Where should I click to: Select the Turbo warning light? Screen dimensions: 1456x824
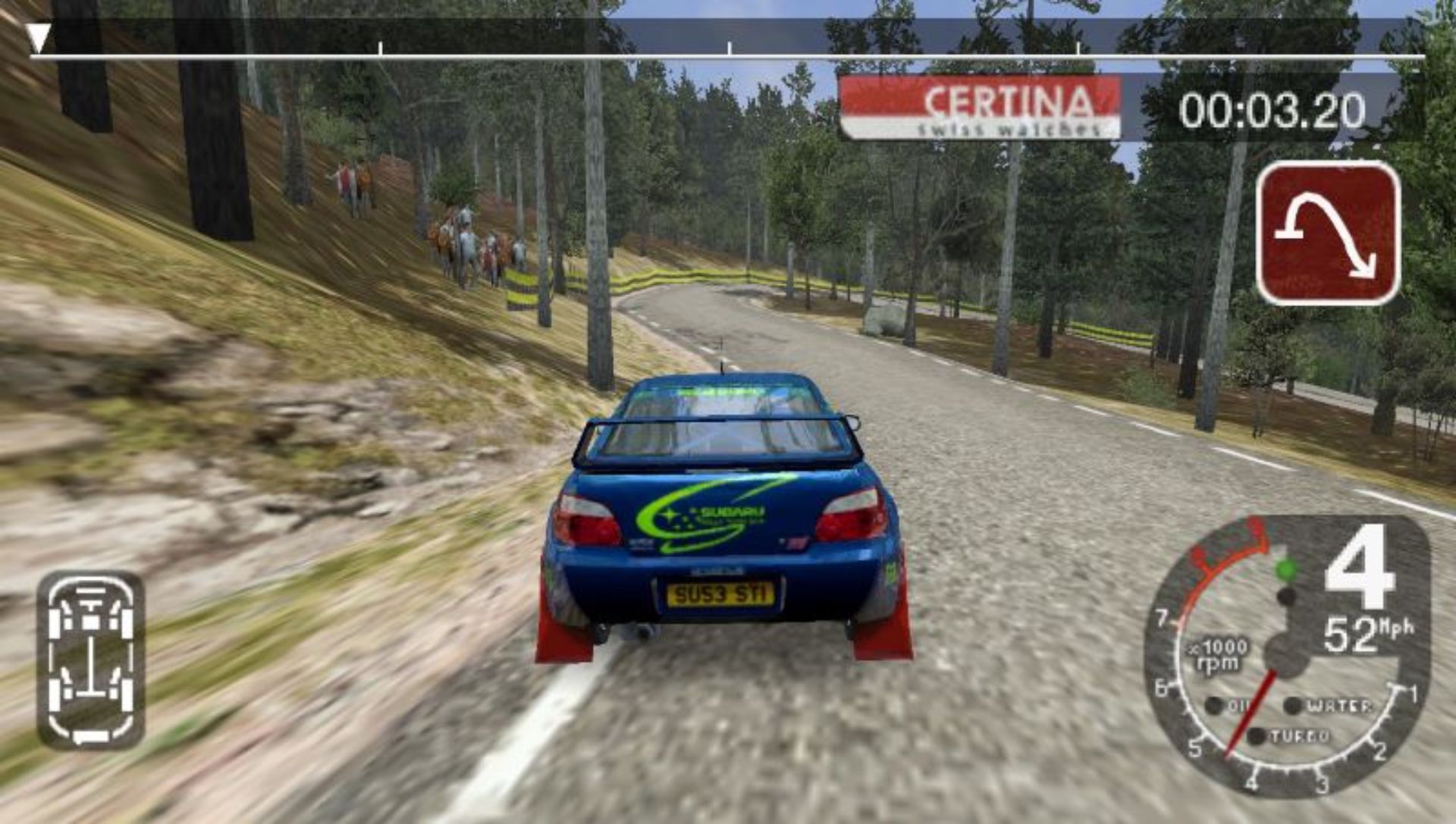(1258, 736)
